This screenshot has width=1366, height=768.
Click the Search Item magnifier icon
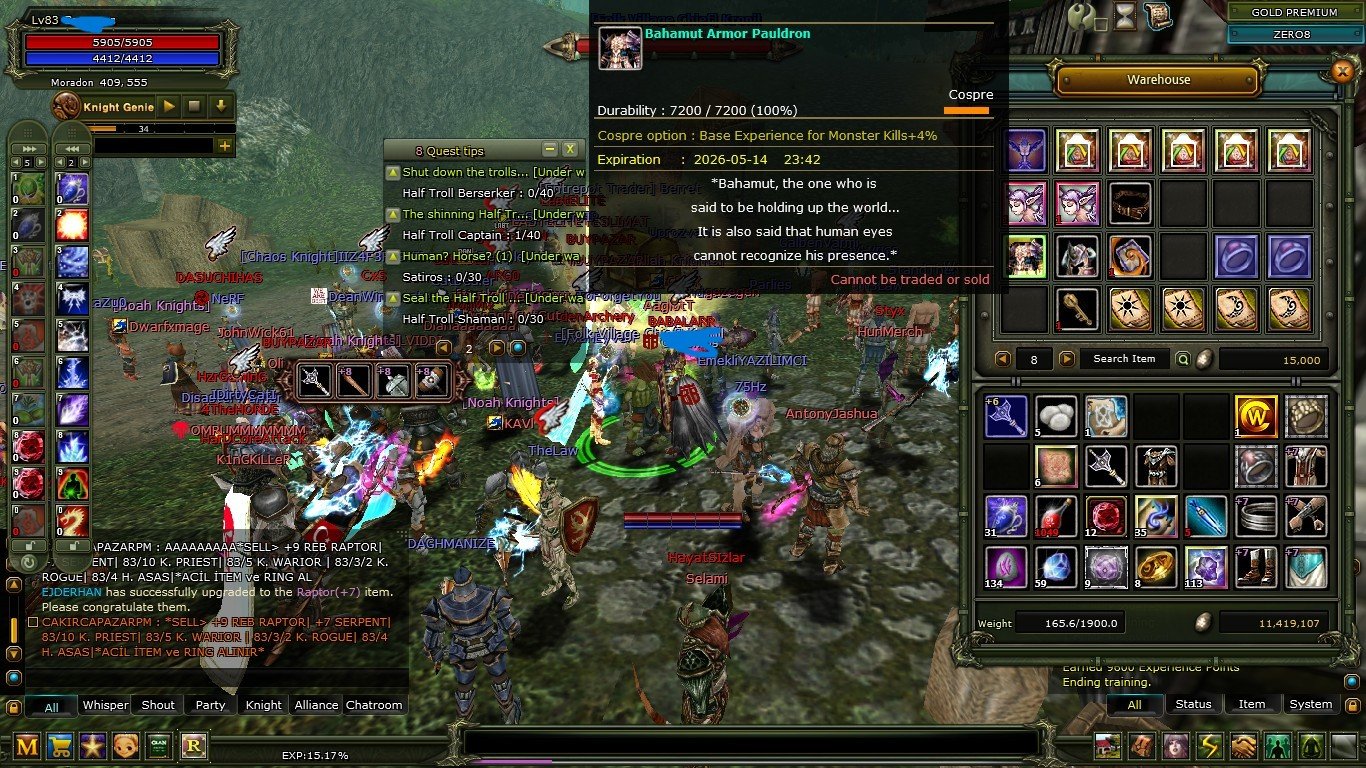point(1183,358)
